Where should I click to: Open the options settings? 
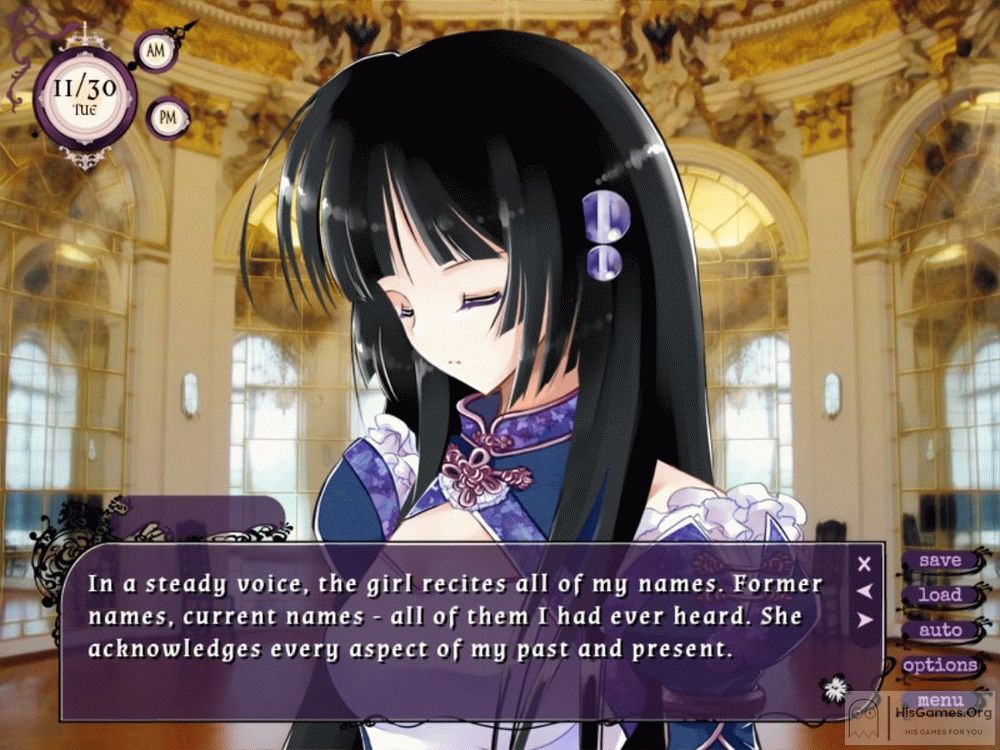(x=939, y=665)
